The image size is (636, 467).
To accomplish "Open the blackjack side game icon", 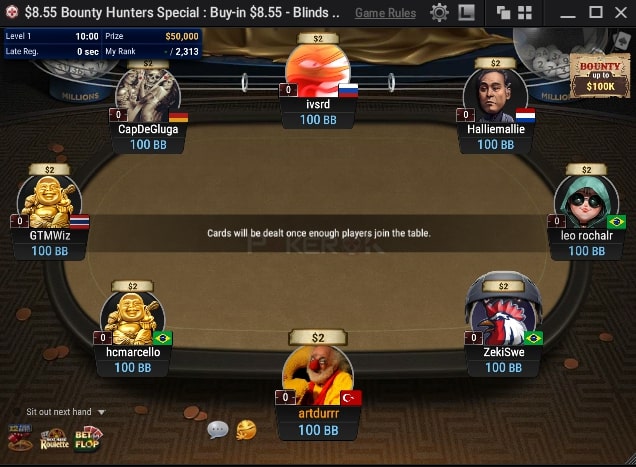I will point(20,439).
